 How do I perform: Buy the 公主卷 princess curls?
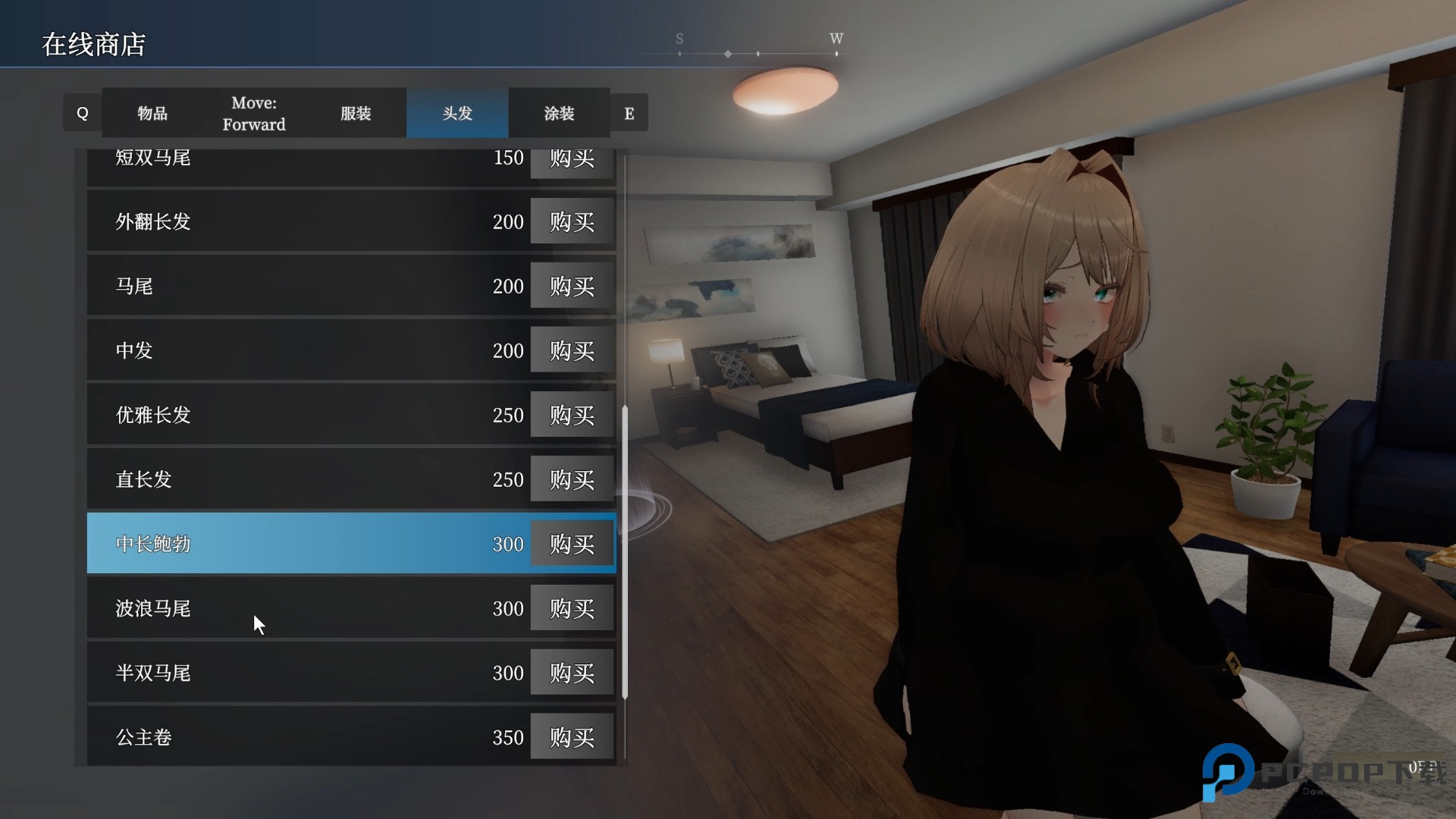coord(572,737)
